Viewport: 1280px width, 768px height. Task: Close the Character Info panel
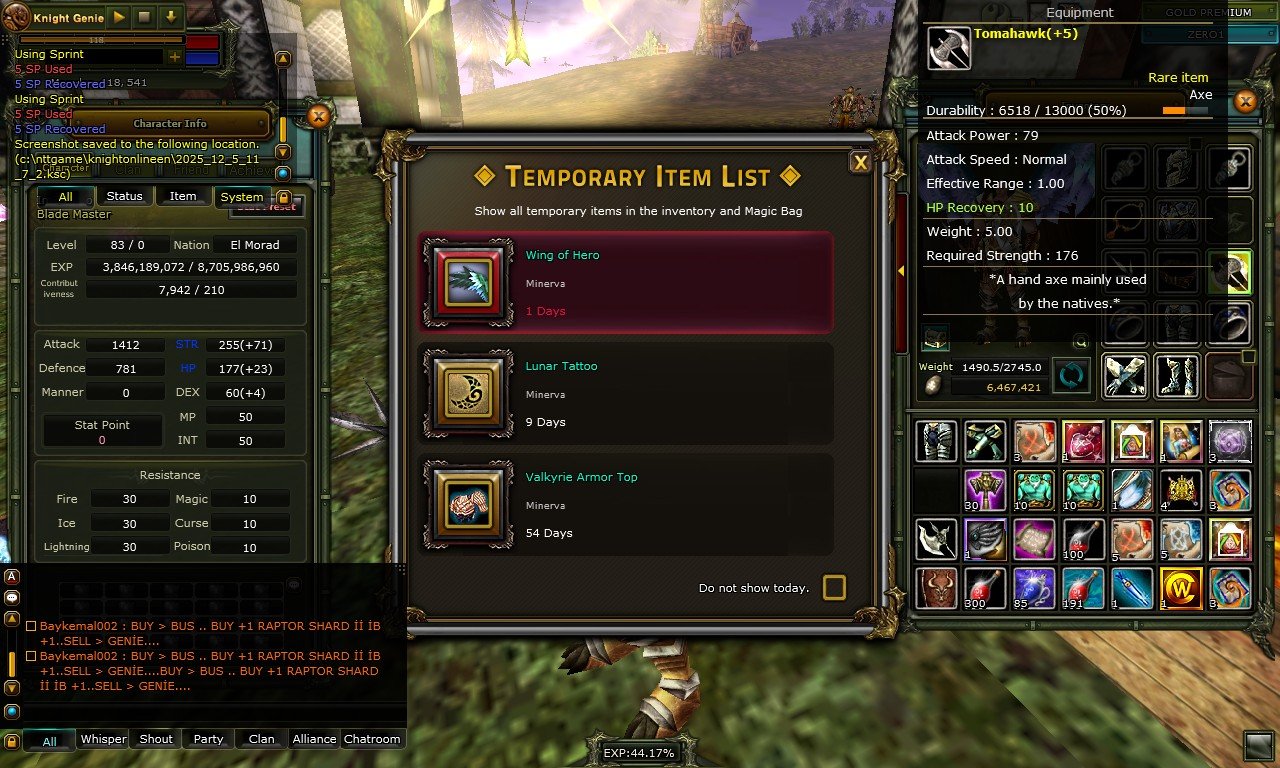point(318,117)
